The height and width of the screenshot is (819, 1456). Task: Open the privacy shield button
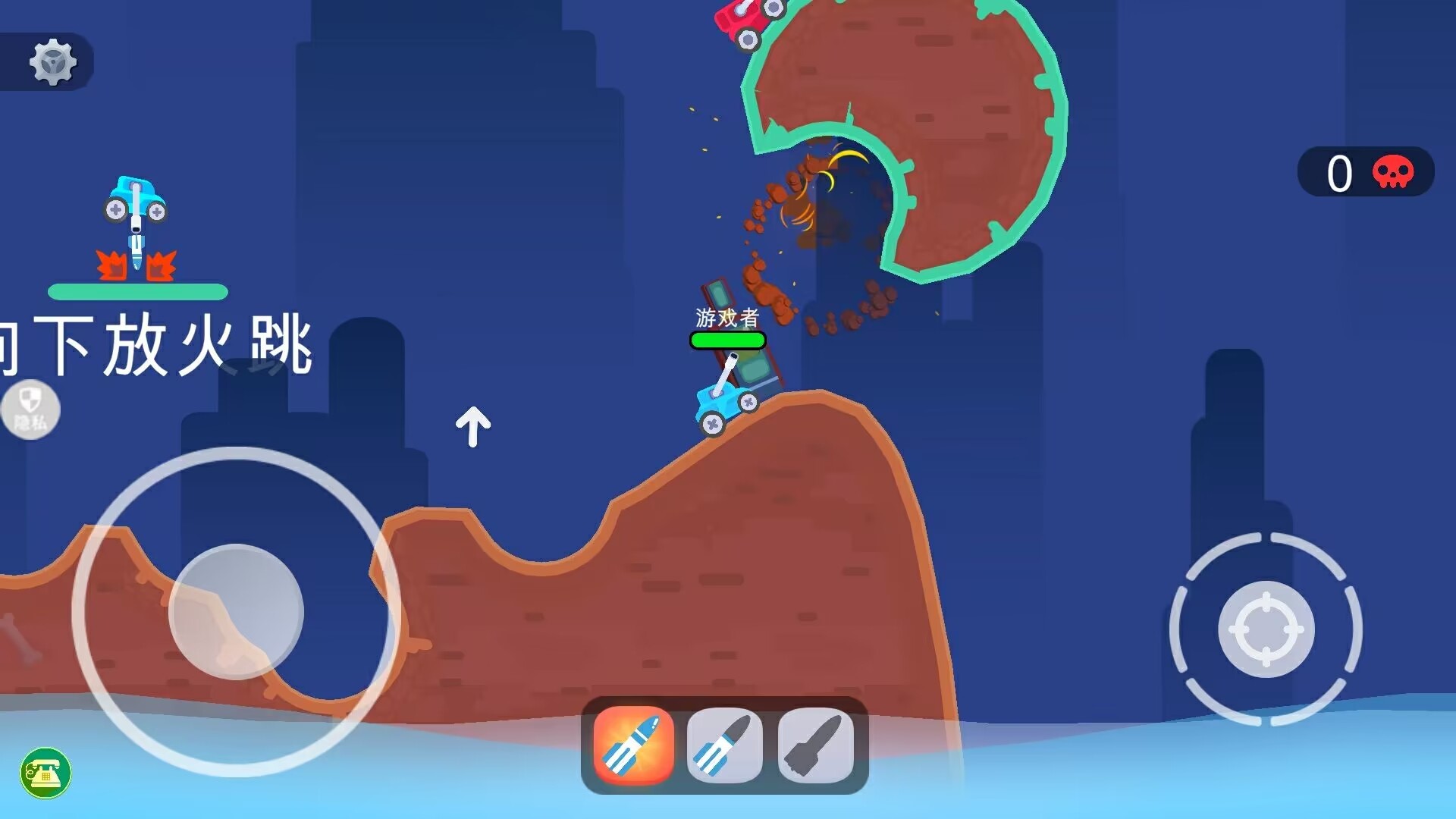[x=30, y=409]
